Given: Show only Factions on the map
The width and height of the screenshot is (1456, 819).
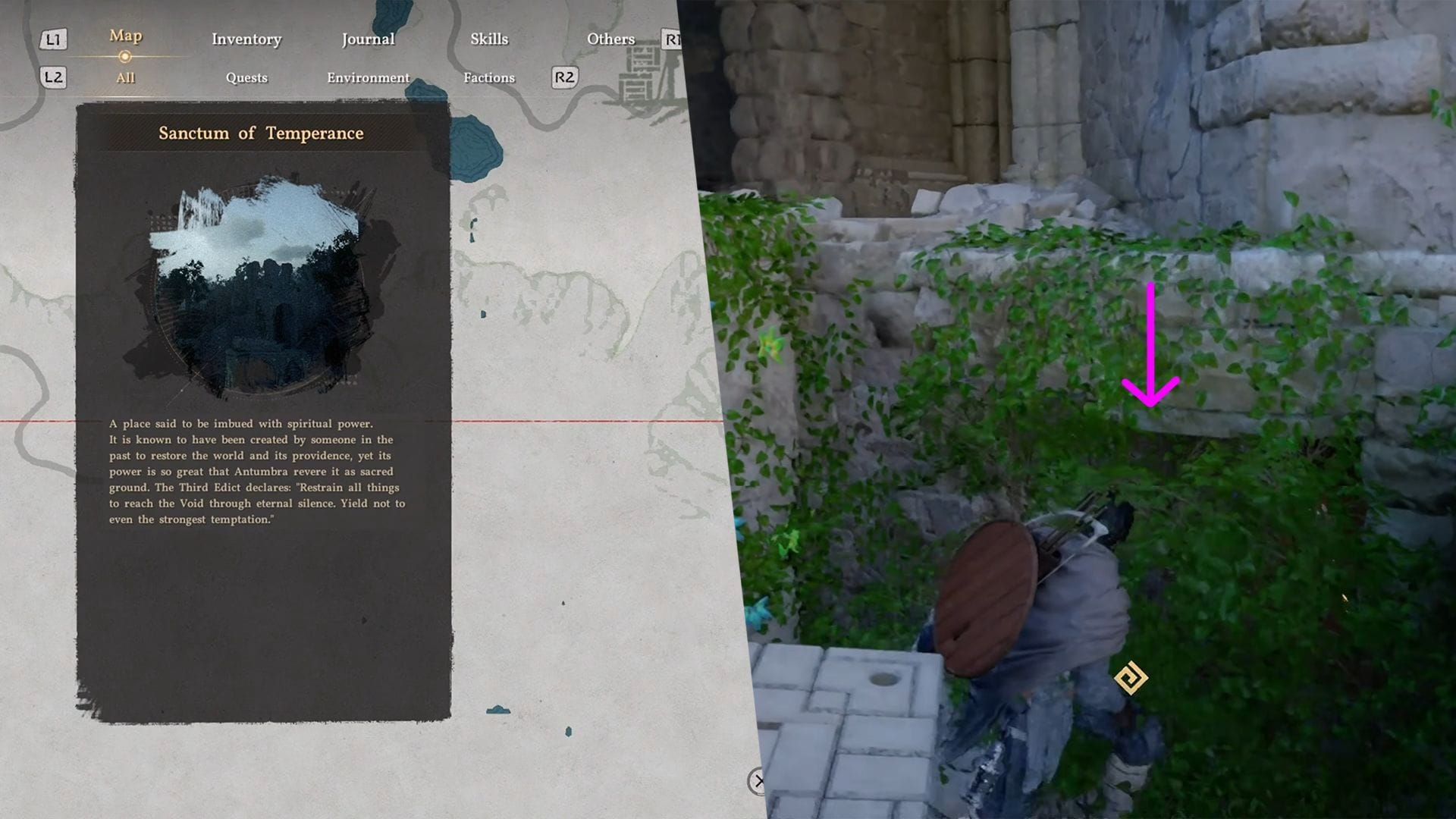Looking at the screenshot, I should pyautogui.click(x=489, y=77).
